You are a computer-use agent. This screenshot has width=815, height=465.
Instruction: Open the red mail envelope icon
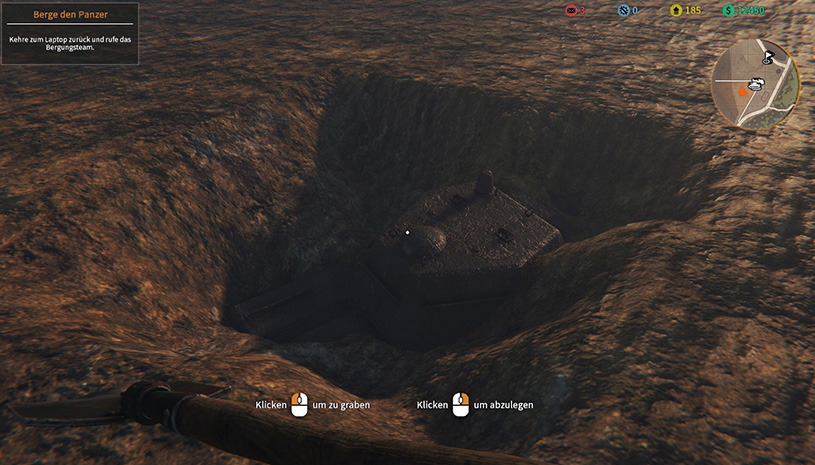[571, 11]
